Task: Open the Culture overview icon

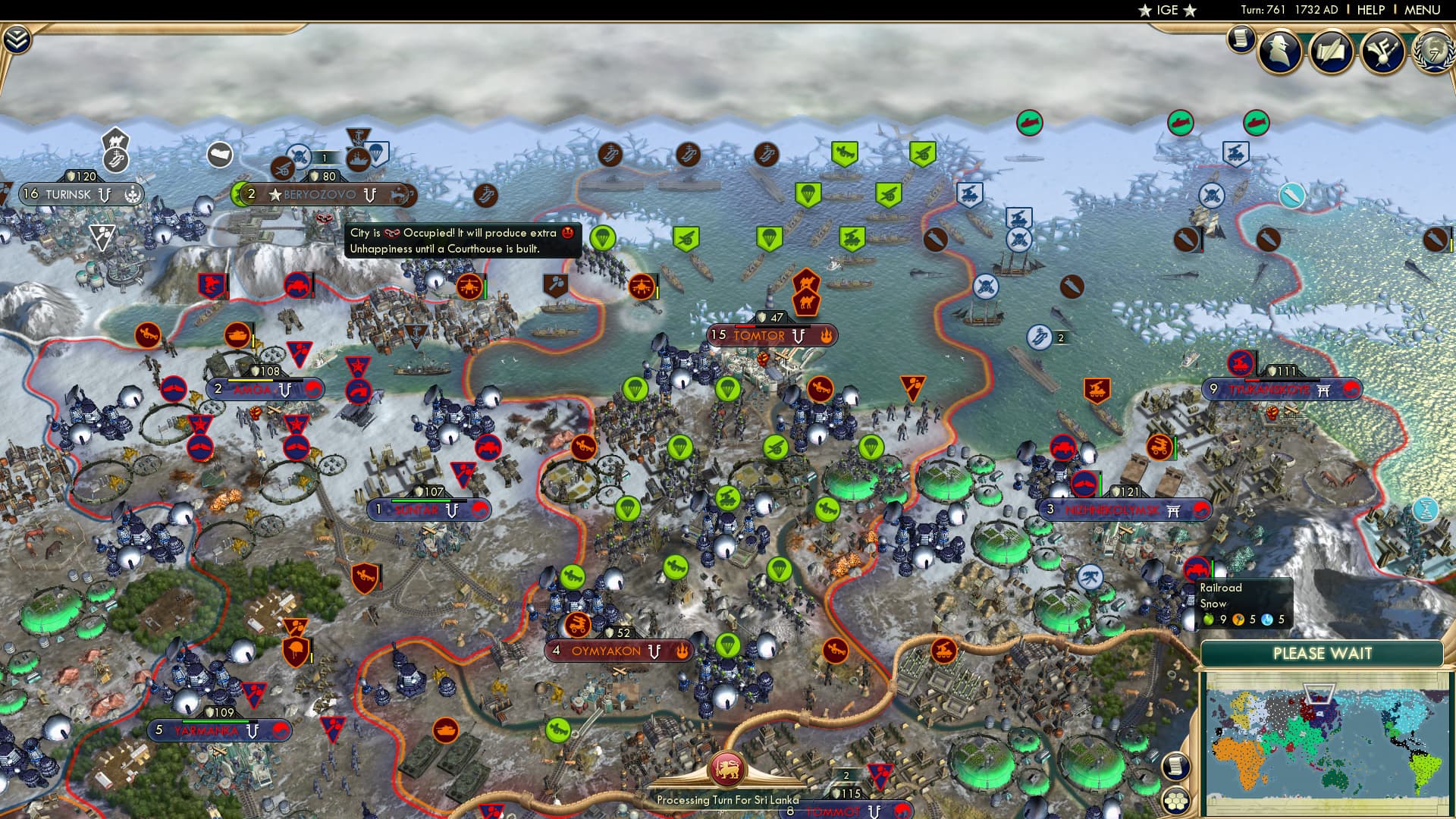Action: 1382,50
